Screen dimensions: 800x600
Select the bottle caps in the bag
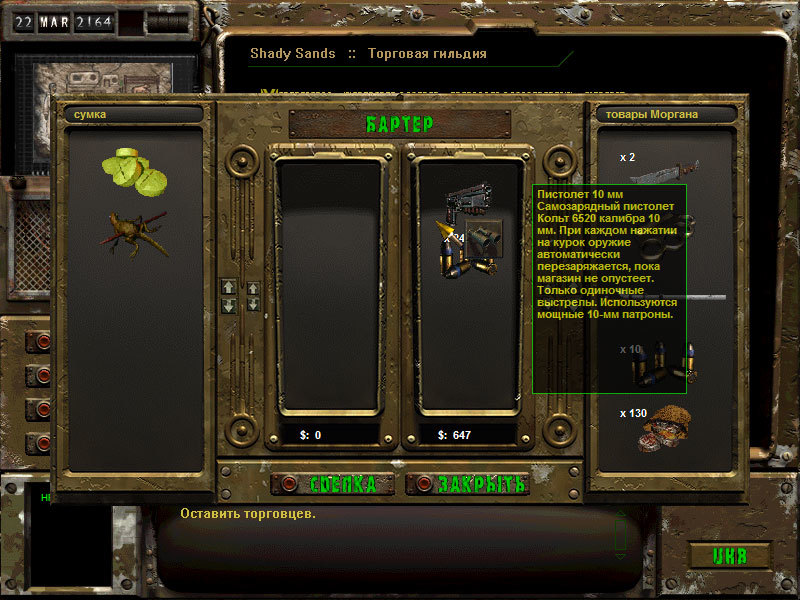pos(134,170)
